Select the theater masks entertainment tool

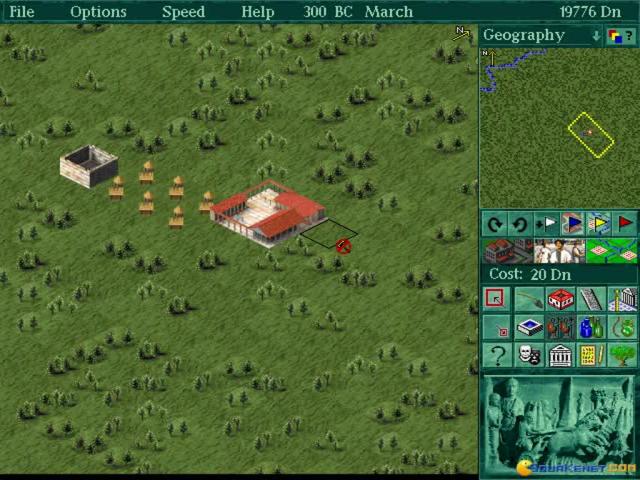pos(528,355)
